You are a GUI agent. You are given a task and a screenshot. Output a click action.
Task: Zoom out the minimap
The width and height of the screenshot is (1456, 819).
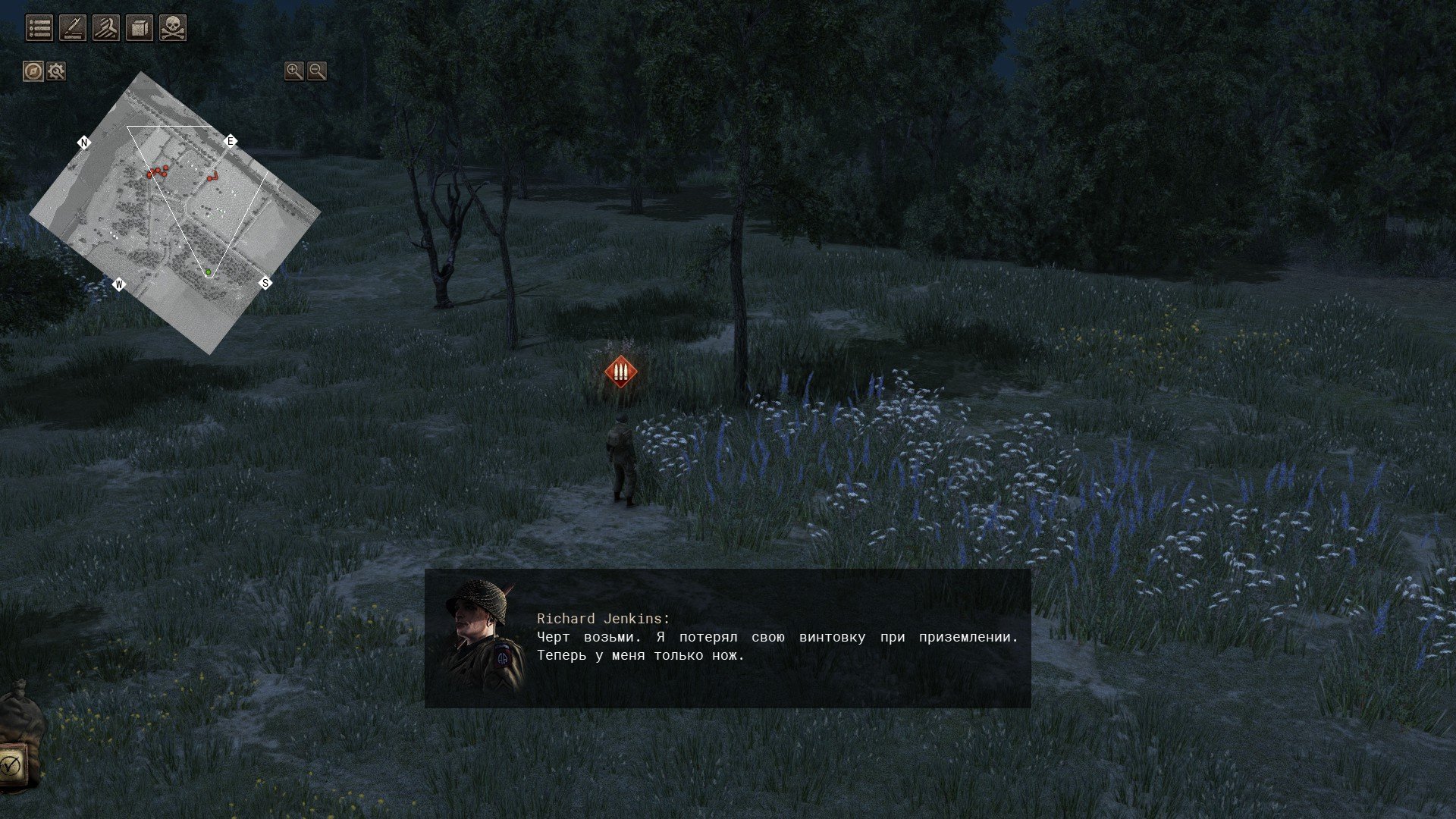pyautogui.click(x=317, y=71)
